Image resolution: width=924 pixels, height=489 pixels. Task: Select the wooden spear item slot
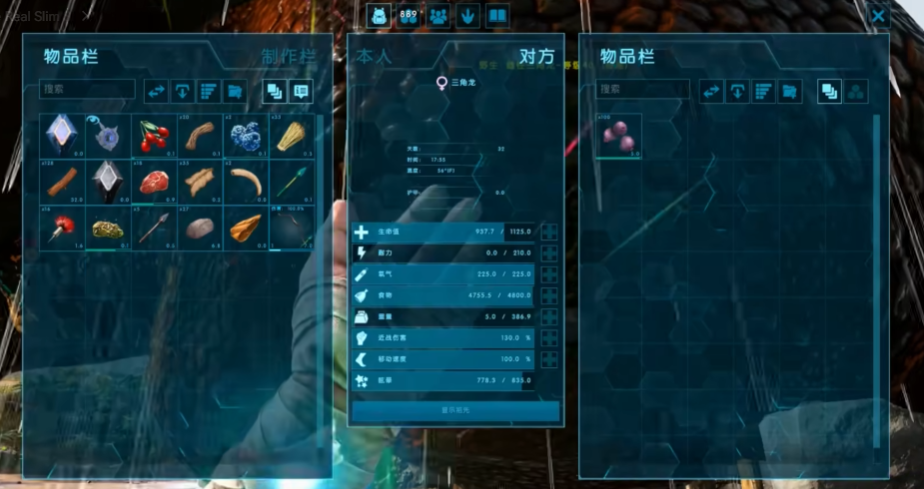click(x=154, y=227)
